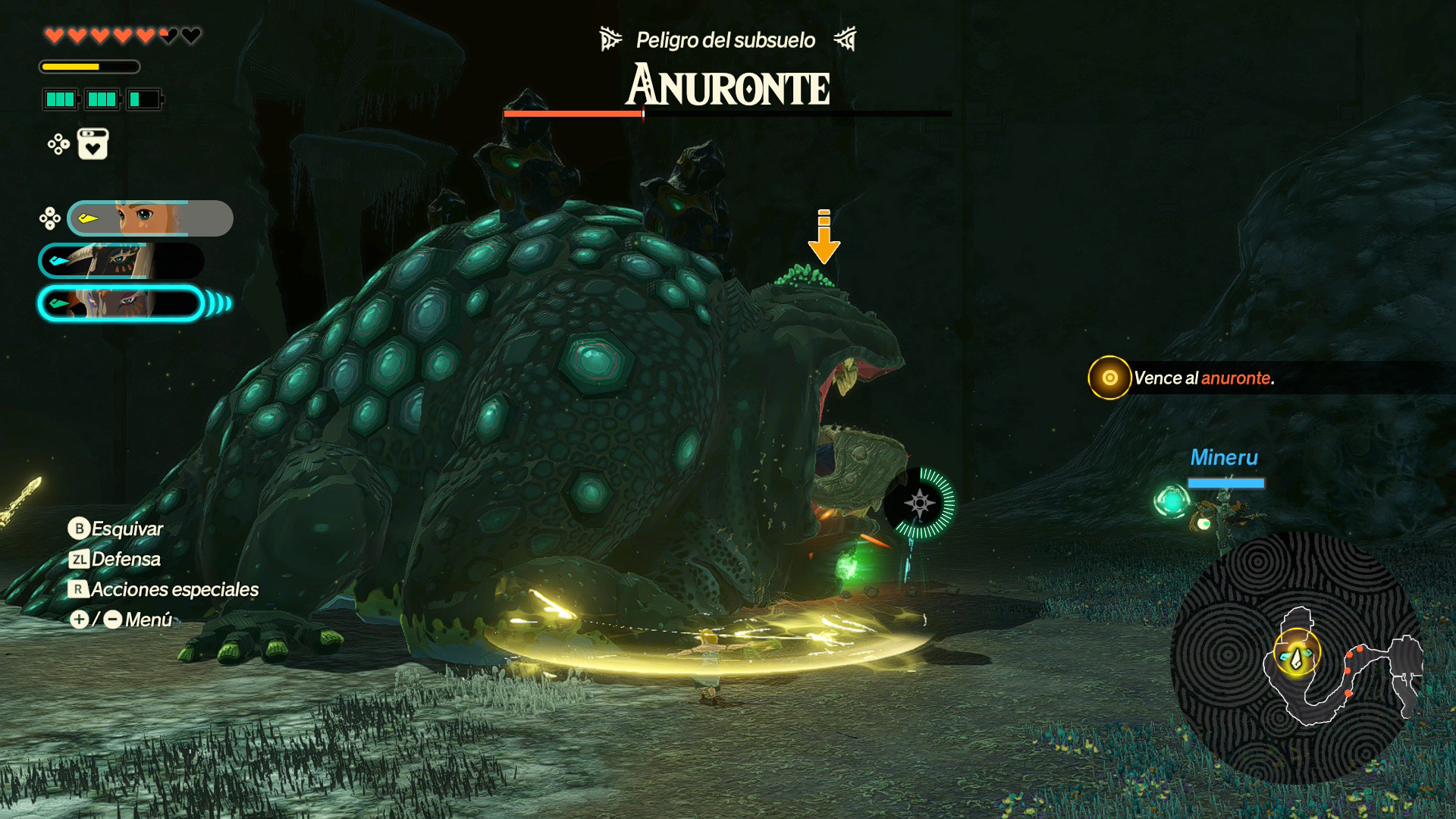Viewport: 1456px width, 819px height.
Task: Switch to Rauru's dark-furred portrait
Action: click(x=121, y=261)
